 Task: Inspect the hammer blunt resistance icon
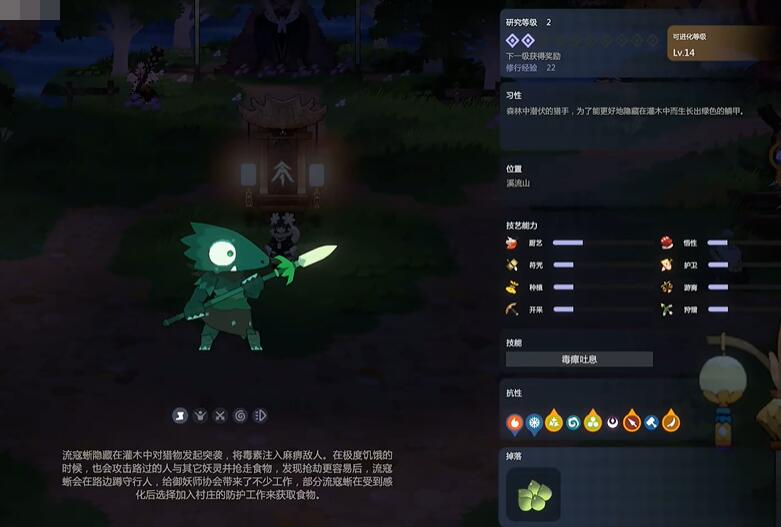tap(651, 423)
